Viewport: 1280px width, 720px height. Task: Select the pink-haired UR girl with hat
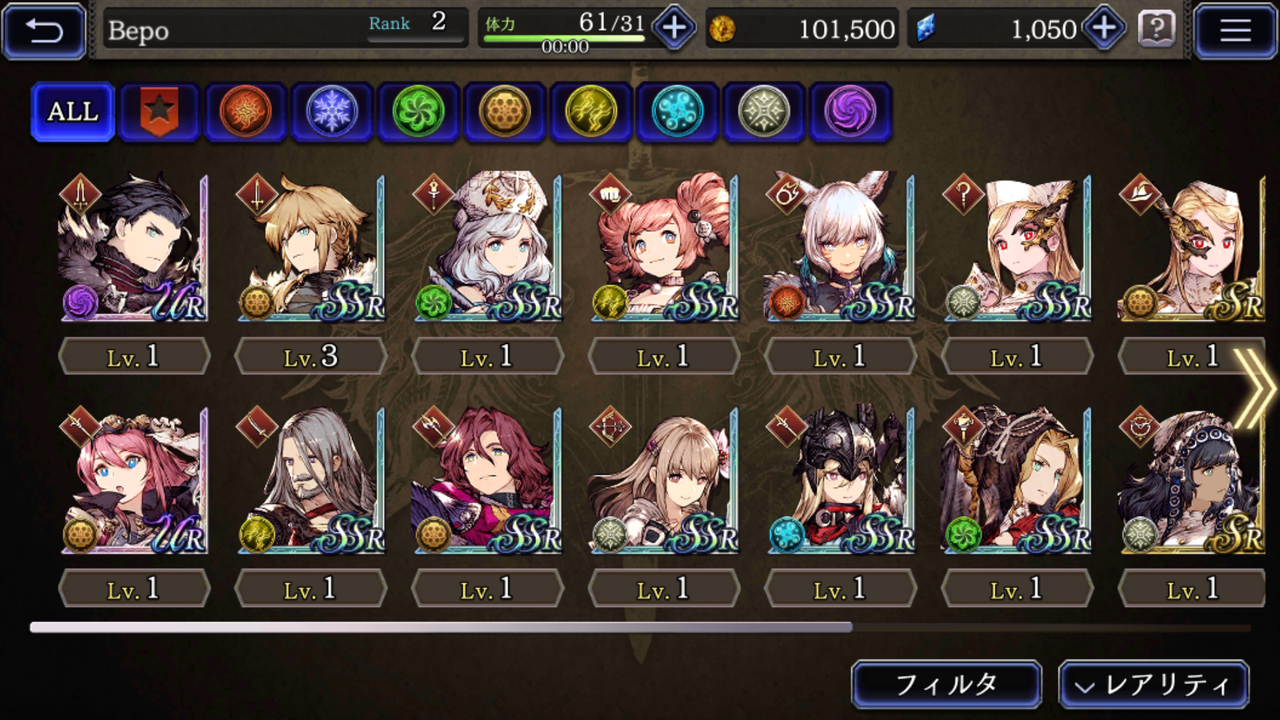click(133, 480)
